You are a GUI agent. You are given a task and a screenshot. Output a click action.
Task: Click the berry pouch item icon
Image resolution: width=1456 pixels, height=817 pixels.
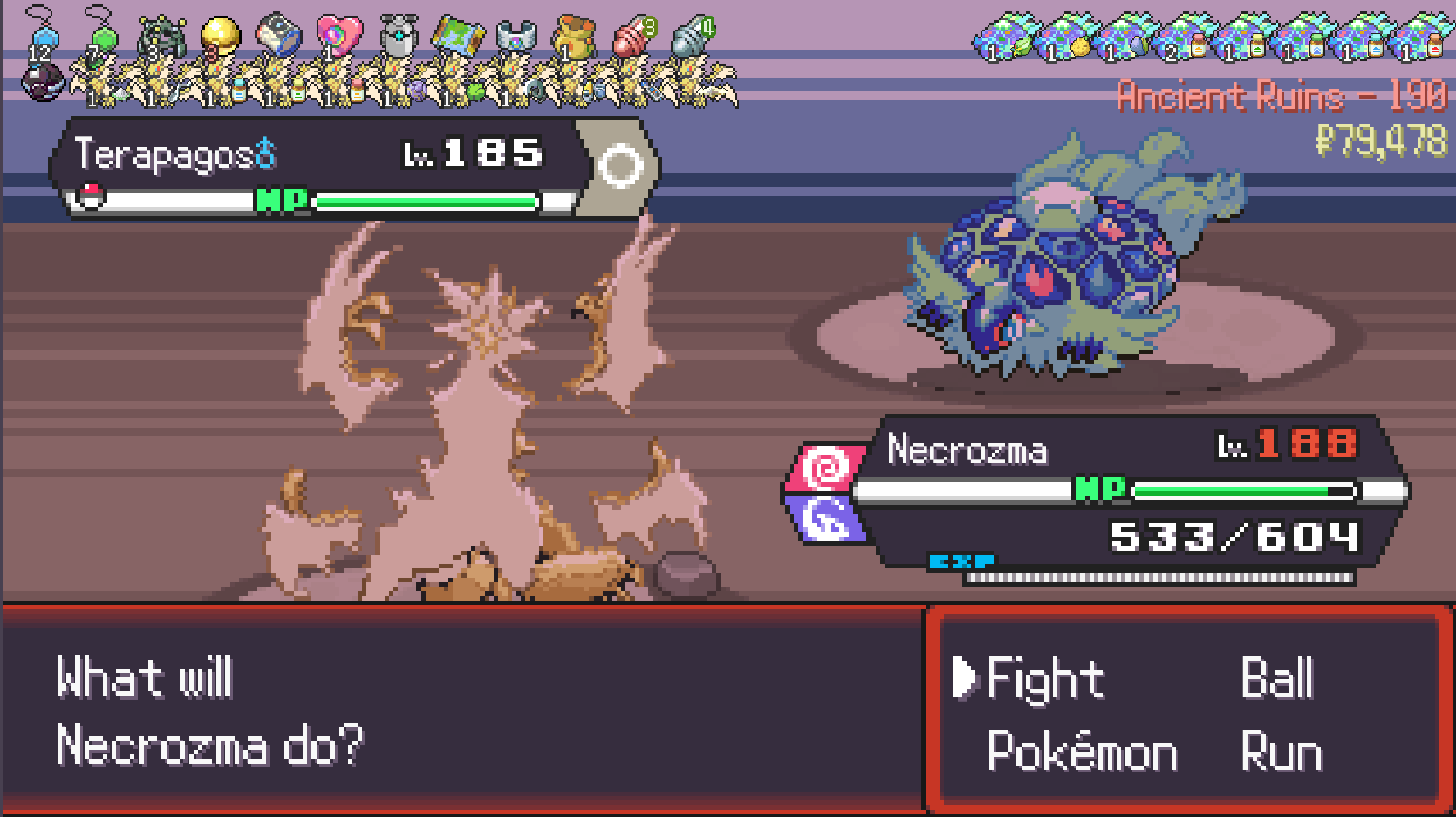pos(574,37)
